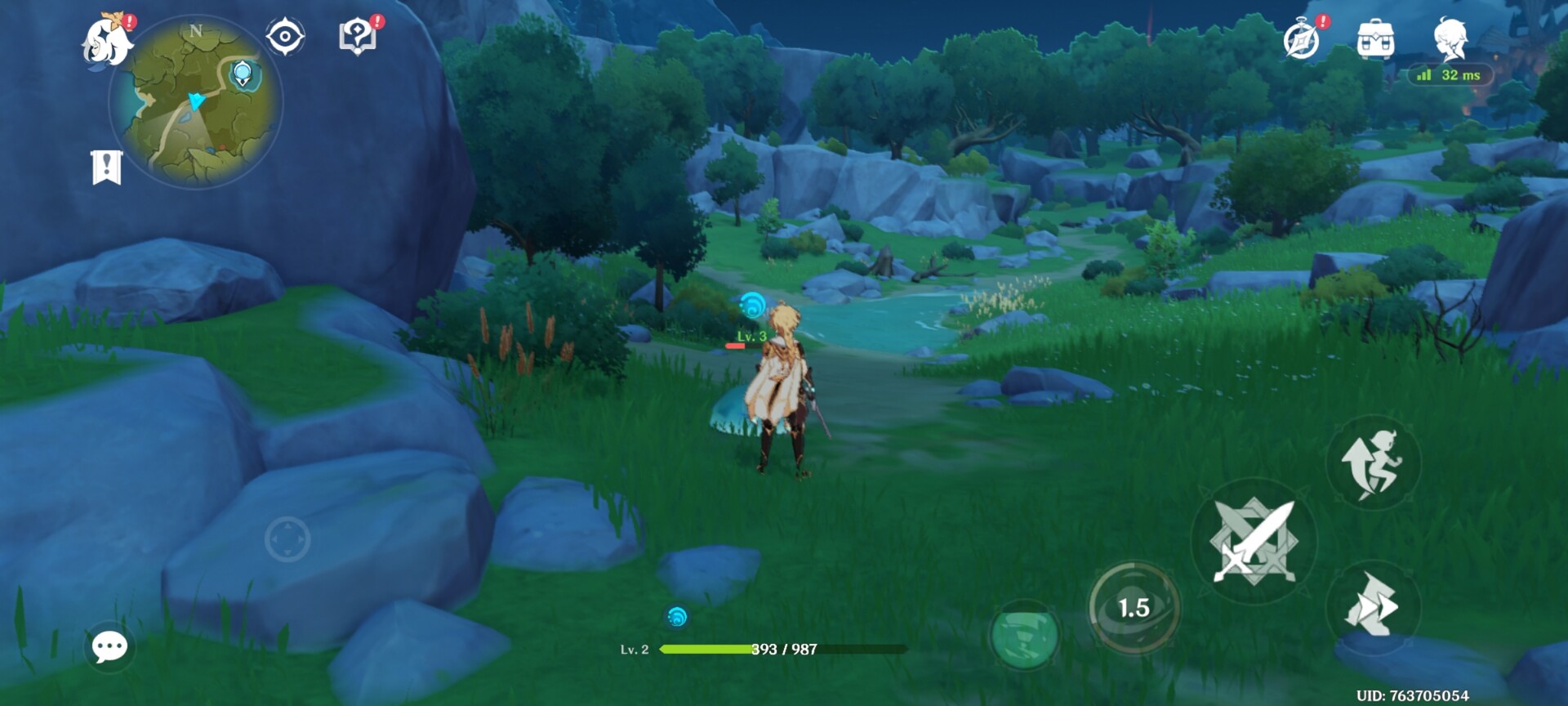Open the quest bookmark with exclamation mark
1568x706 pixels.
click(106, 168)
